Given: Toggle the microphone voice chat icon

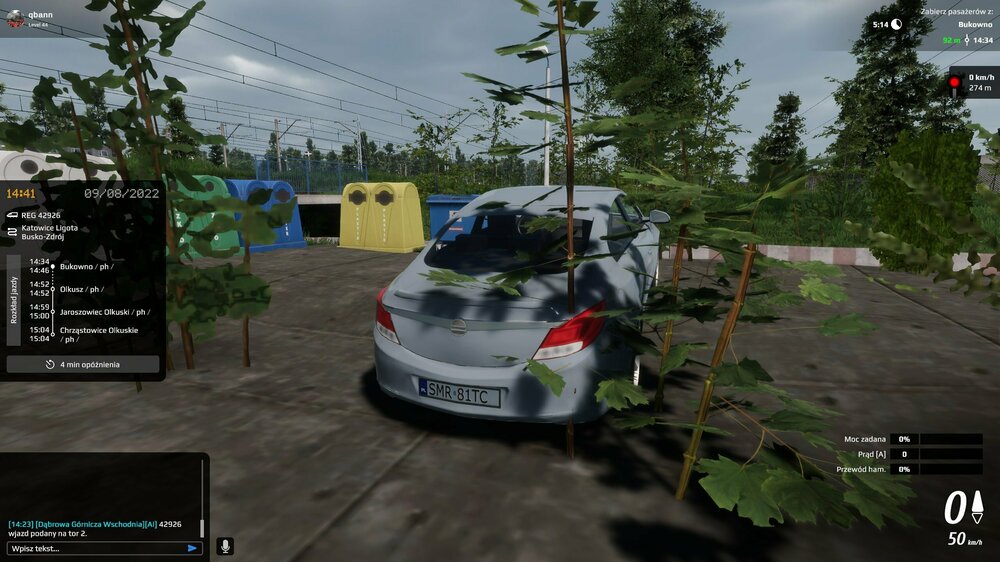Looking at the screenshot, I should tap(225, 546).
